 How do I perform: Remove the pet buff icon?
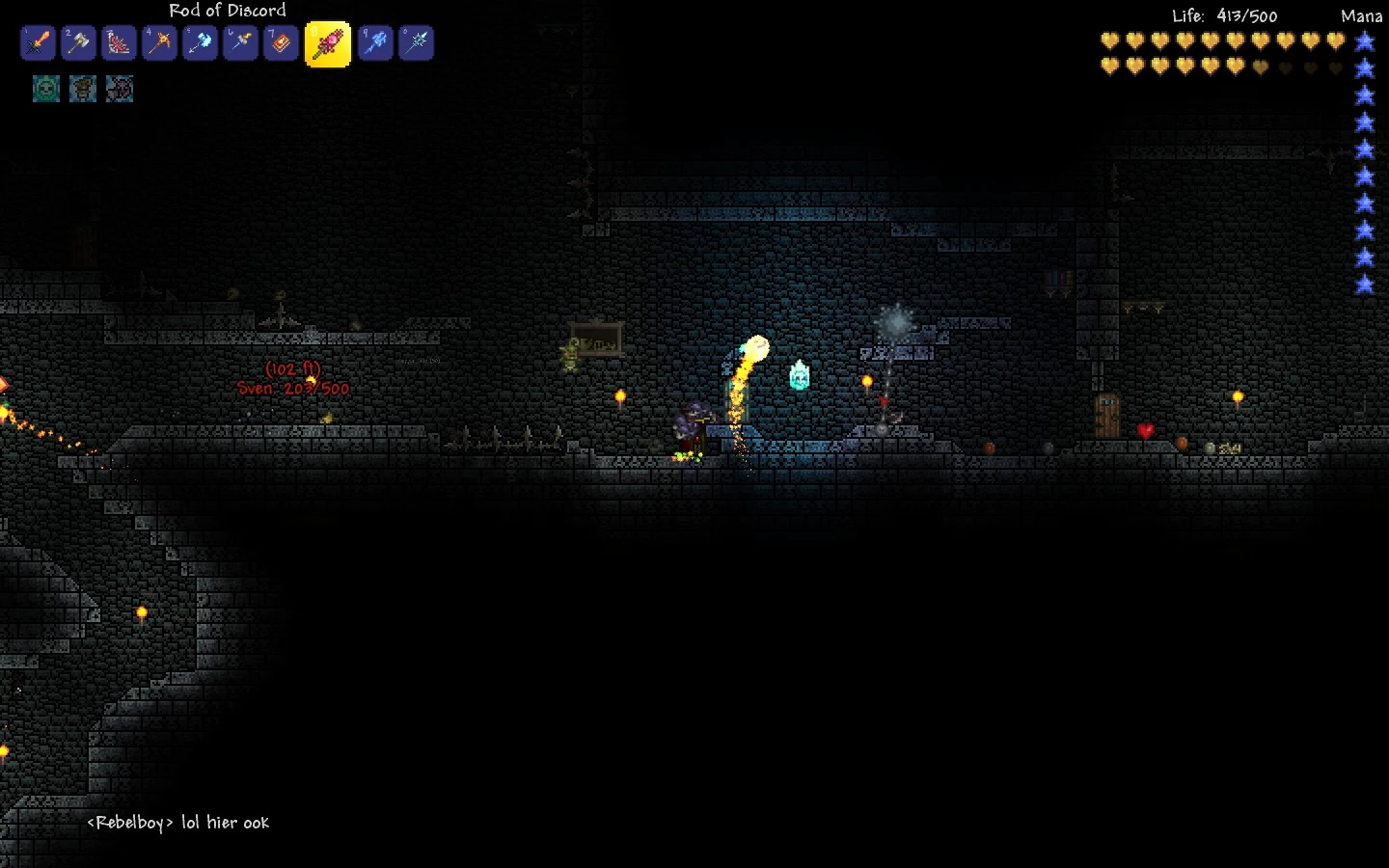tap(120, 88)
